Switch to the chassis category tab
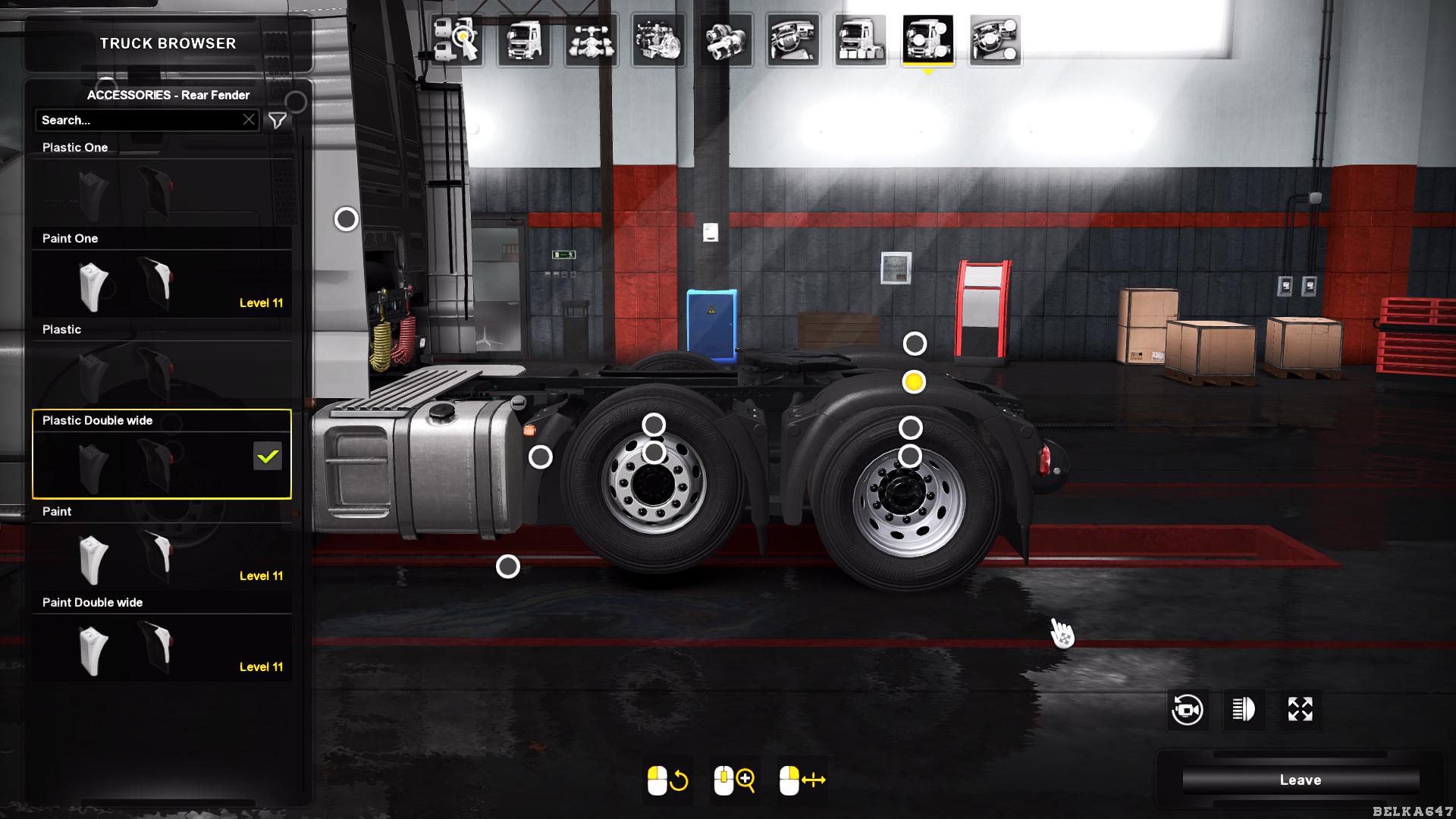Screen dimensions: 1456x819 click(591, 40)
